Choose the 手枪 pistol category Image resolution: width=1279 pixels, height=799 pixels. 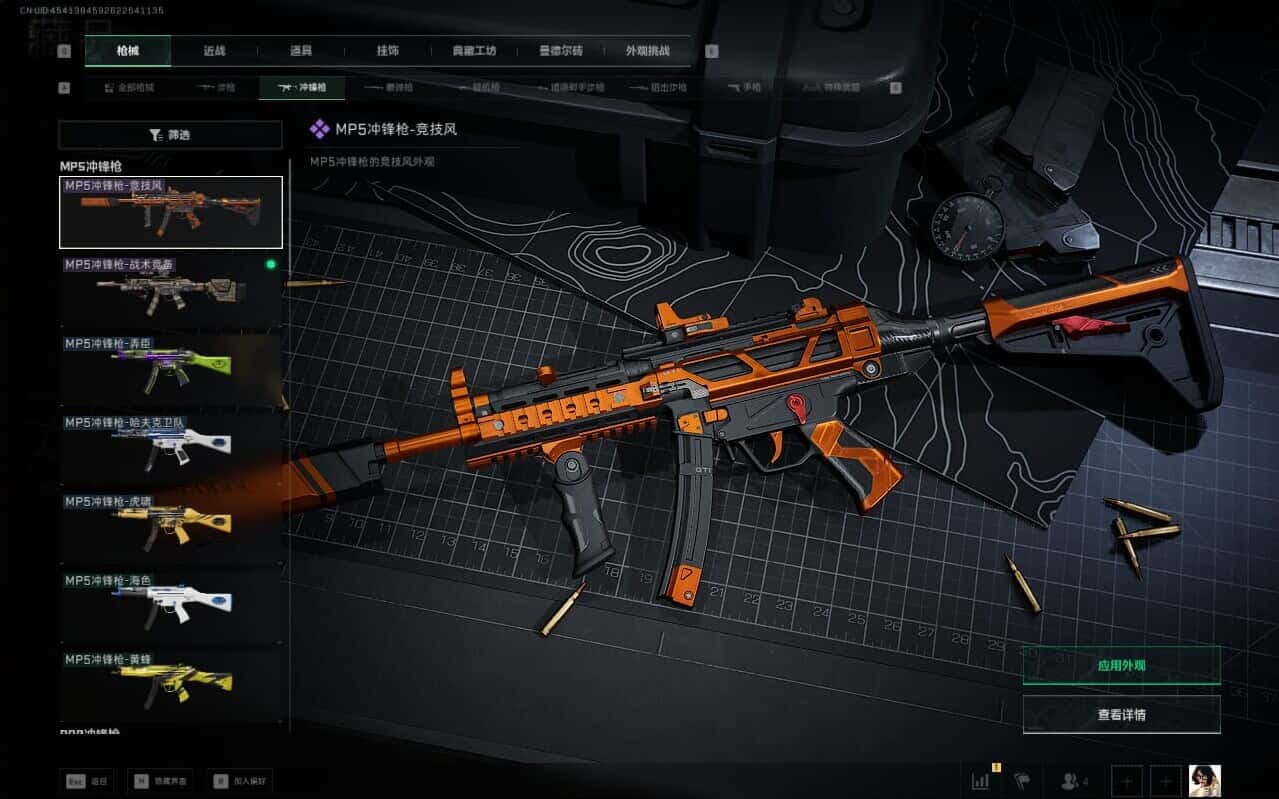click(x=744, y=88)
